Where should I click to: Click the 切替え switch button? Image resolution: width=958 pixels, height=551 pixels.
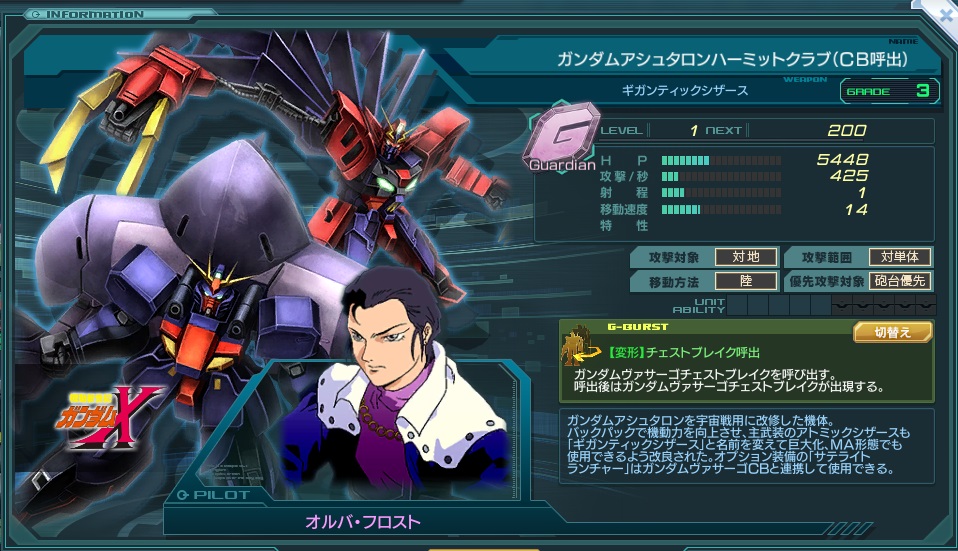[892, 332]
